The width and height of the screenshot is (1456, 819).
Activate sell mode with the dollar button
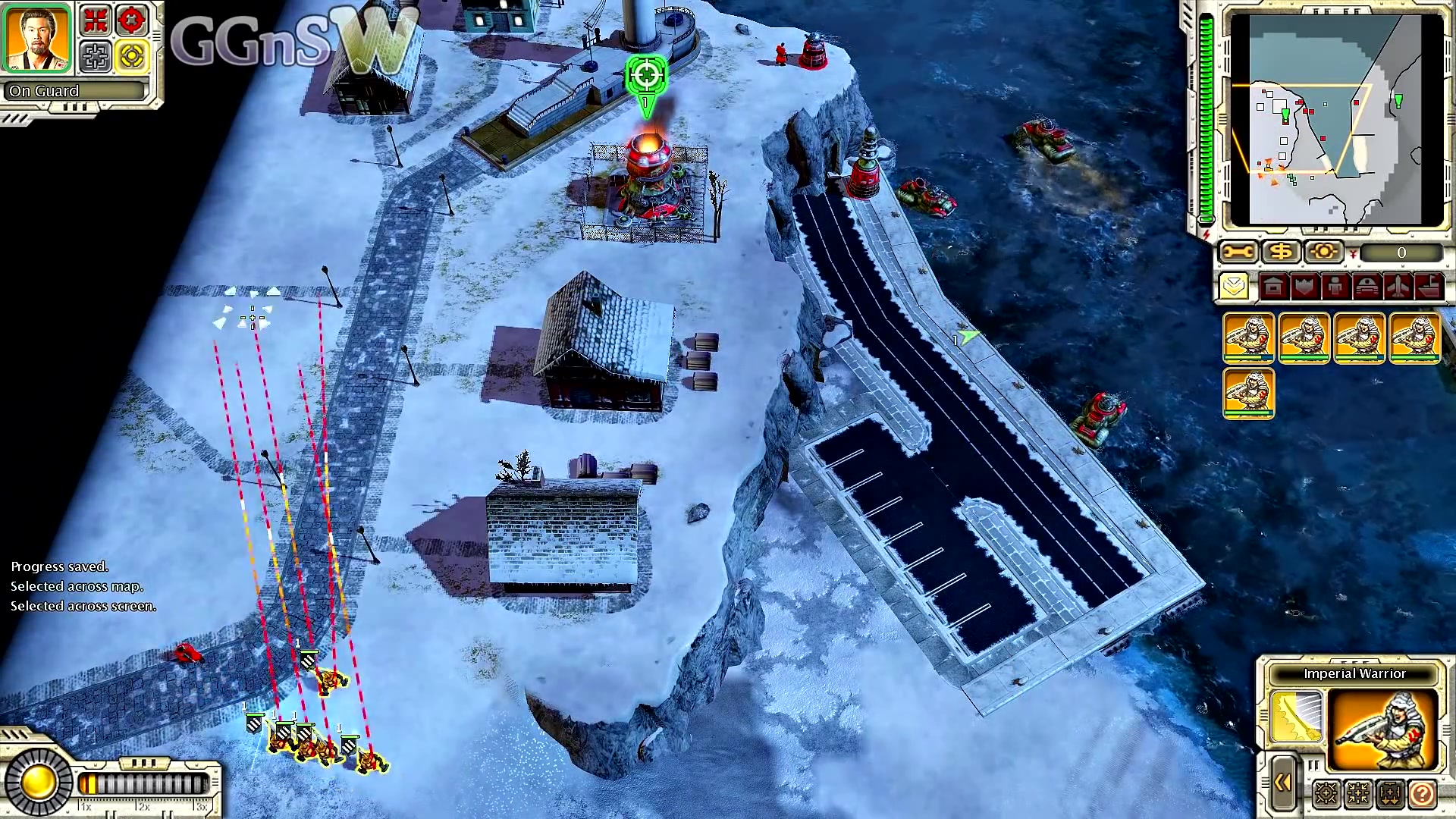[x=1281, y=252]
